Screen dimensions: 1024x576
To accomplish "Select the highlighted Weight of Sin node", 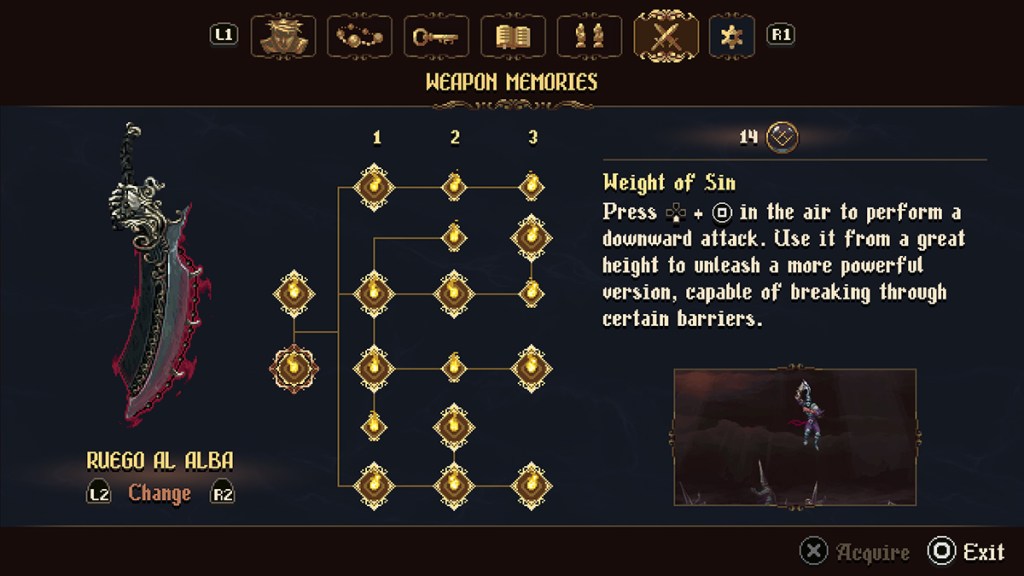I will [294, 367].
